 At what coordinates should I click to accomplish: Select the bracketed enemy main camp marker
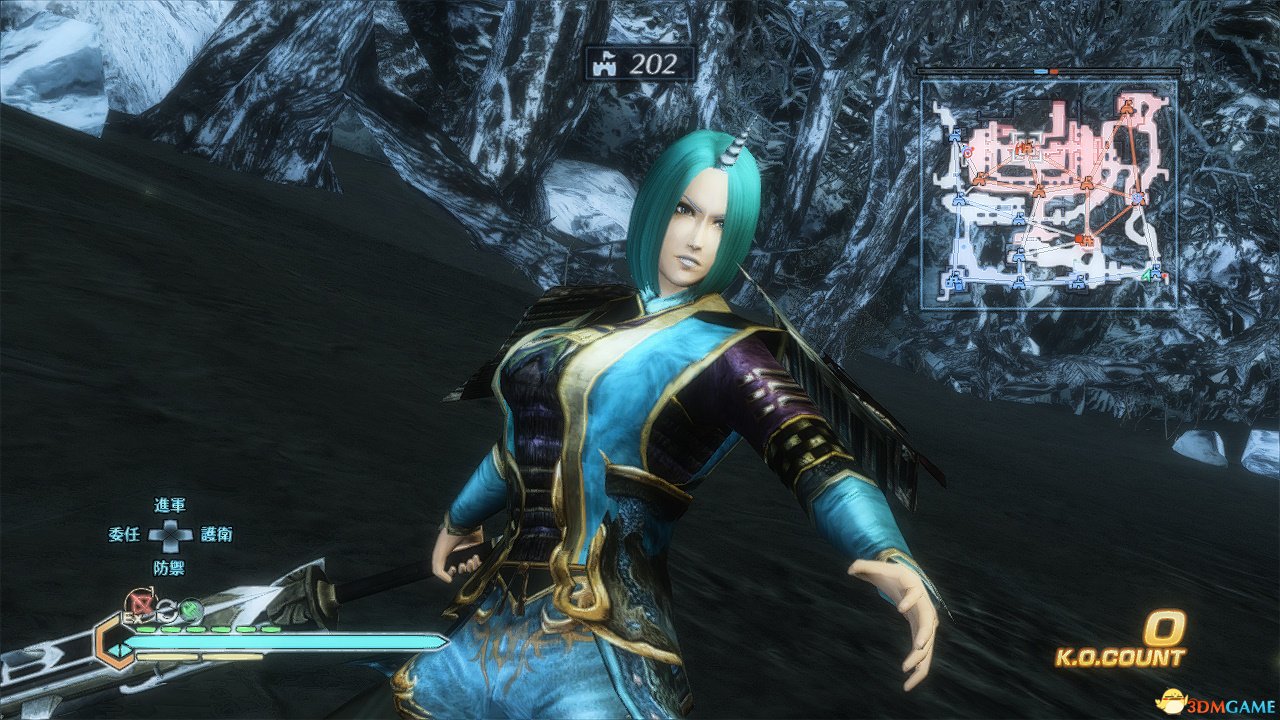tap(1024, 149)
